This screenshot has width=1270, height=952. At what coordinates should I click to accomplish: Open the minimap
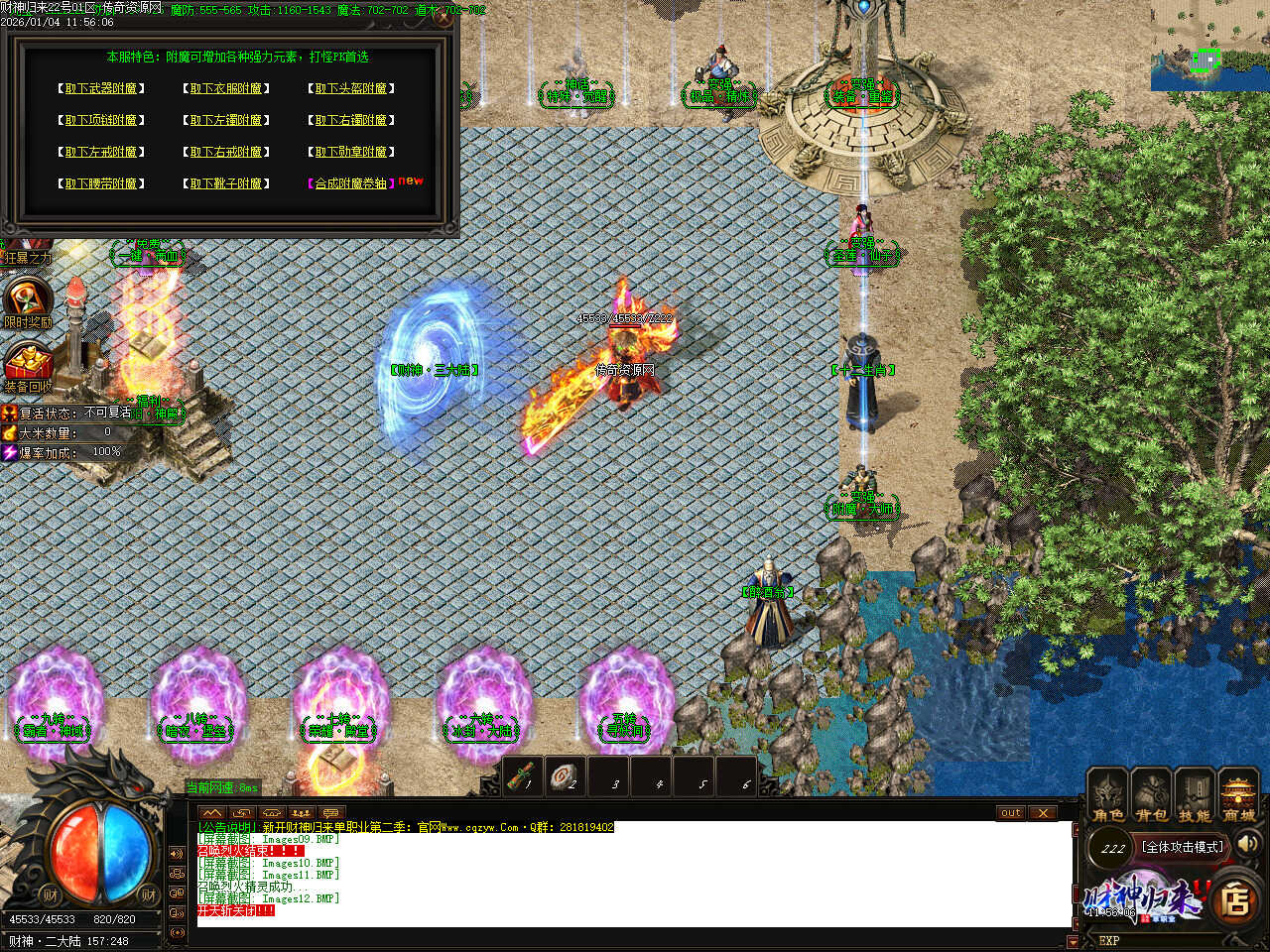click(x=1209, y=46)
